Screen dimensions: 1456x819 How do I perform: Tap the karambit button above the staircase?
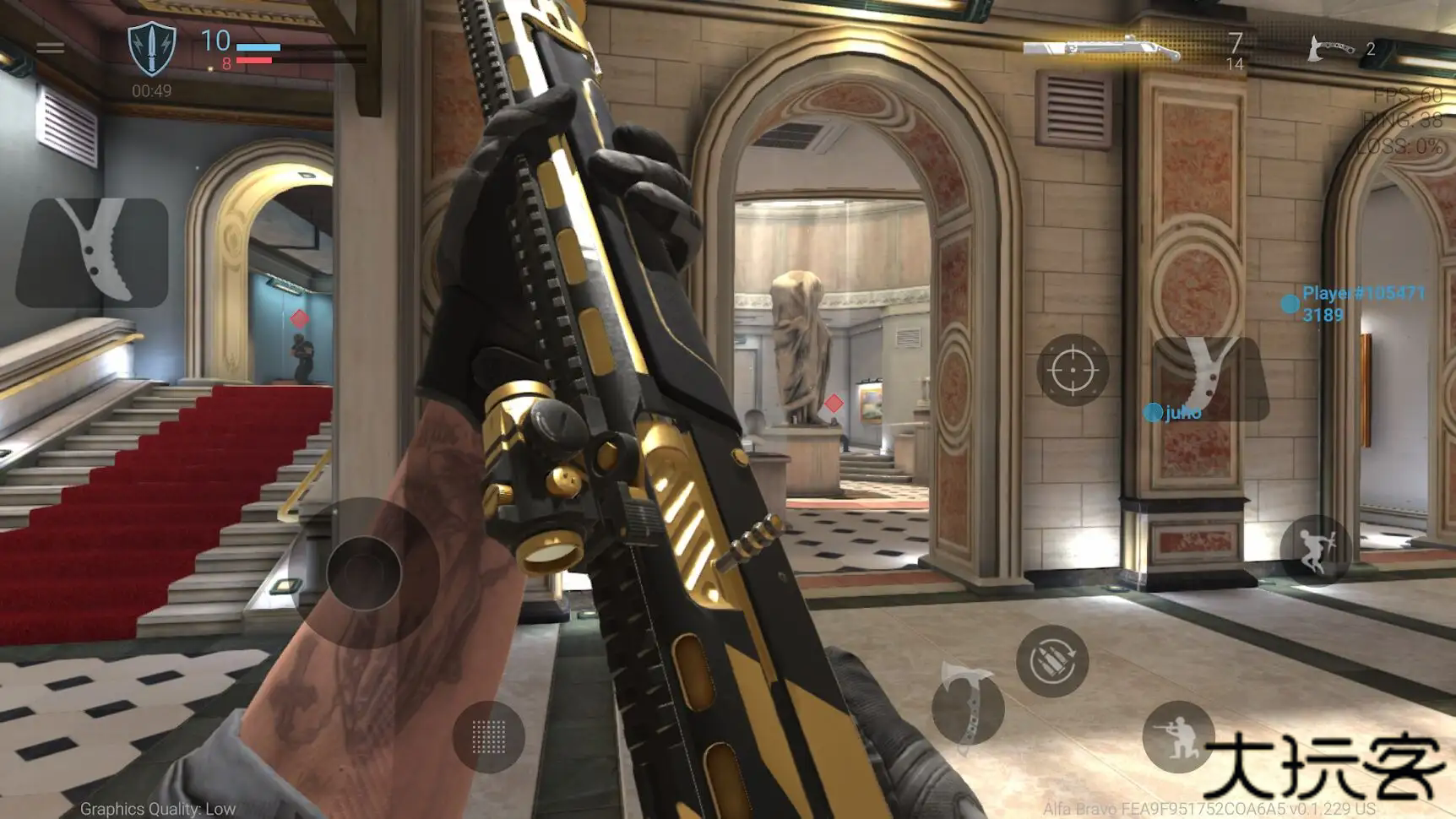[93, 252]
